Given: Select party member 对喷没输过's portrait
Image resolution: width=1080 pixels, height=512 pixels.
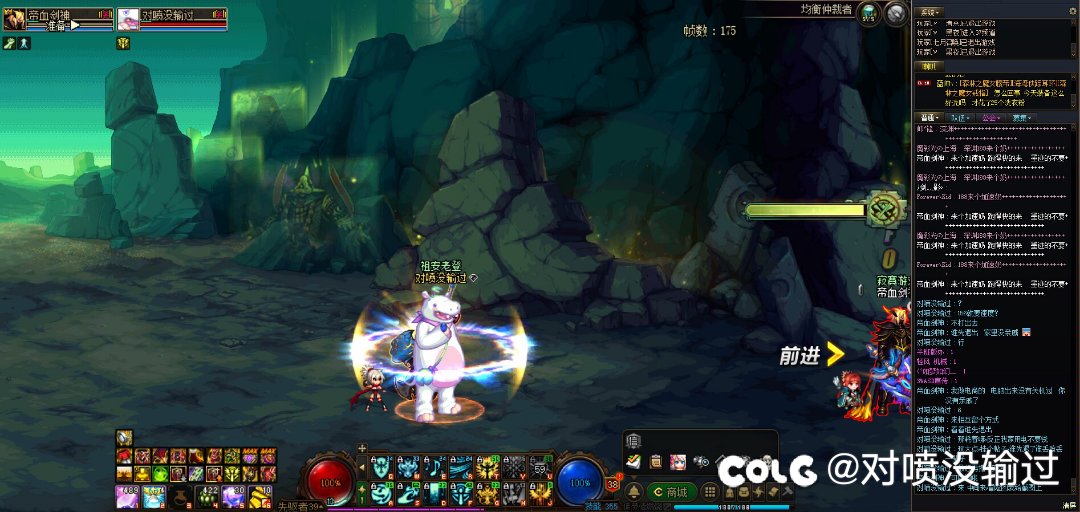Looking at the screenshot, I should click(128, 19).
